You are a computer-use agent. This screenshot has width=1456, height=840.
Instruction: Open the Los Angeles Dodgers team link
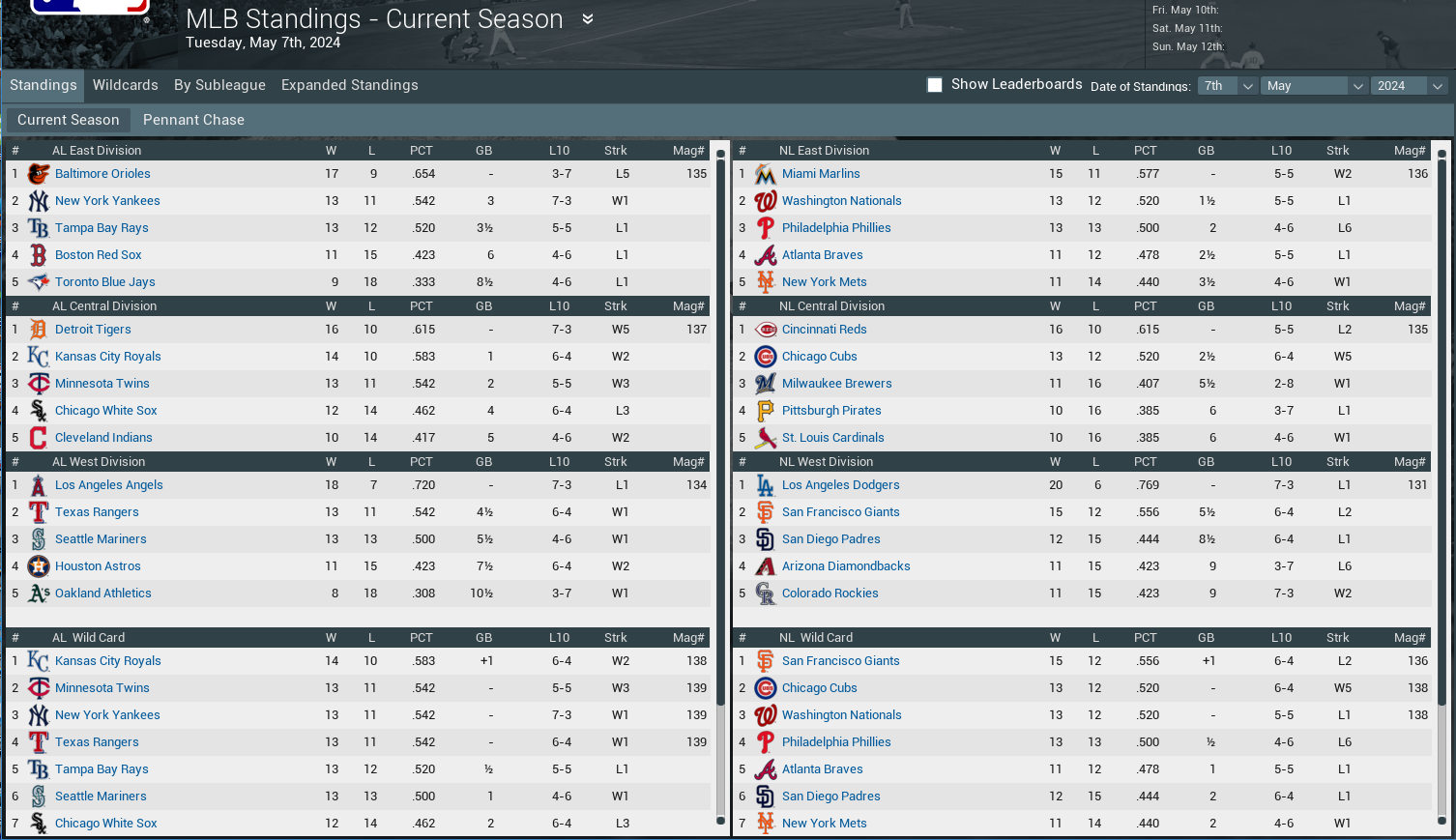coord(840,485)
